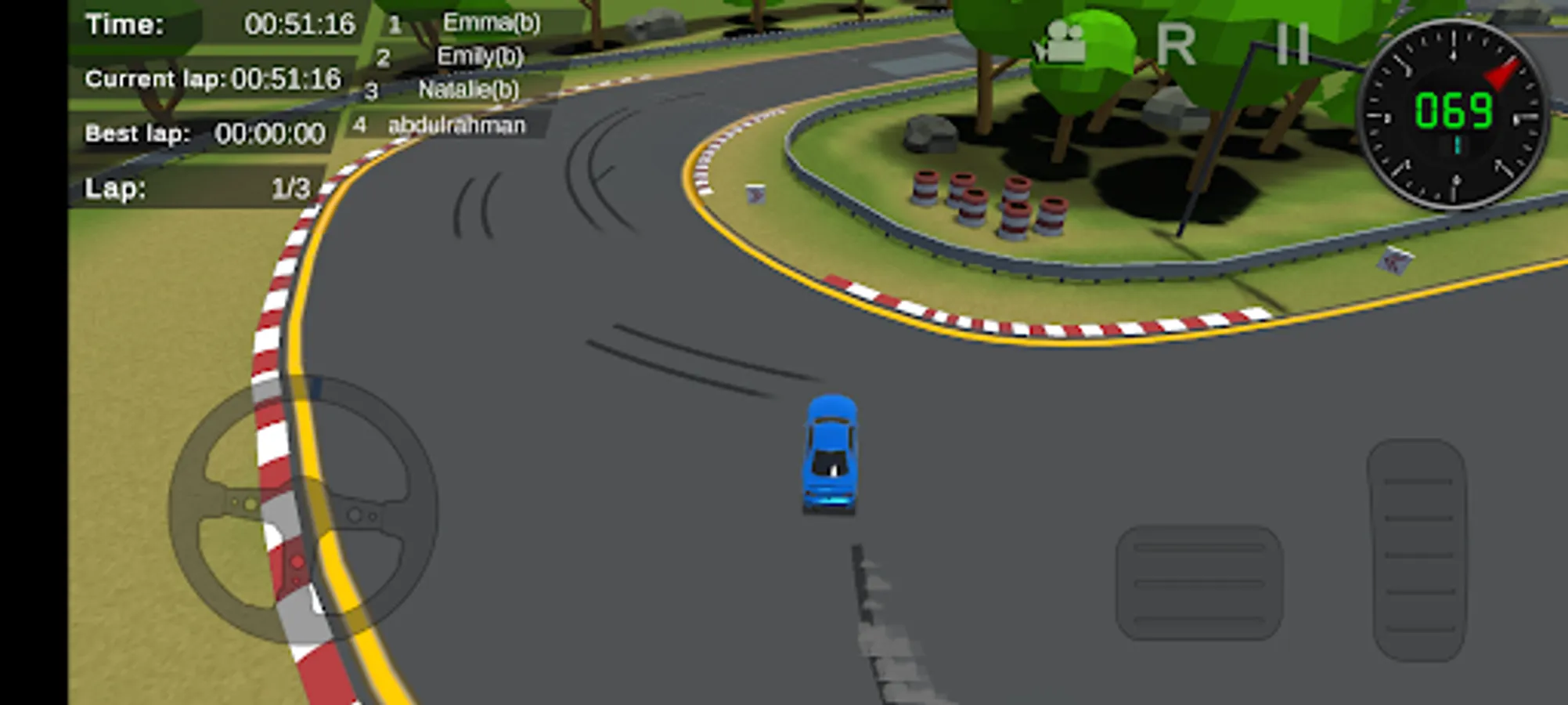Toggle pause using the II control
The height and width of the screenshot is (705, 1568).
1294,43
